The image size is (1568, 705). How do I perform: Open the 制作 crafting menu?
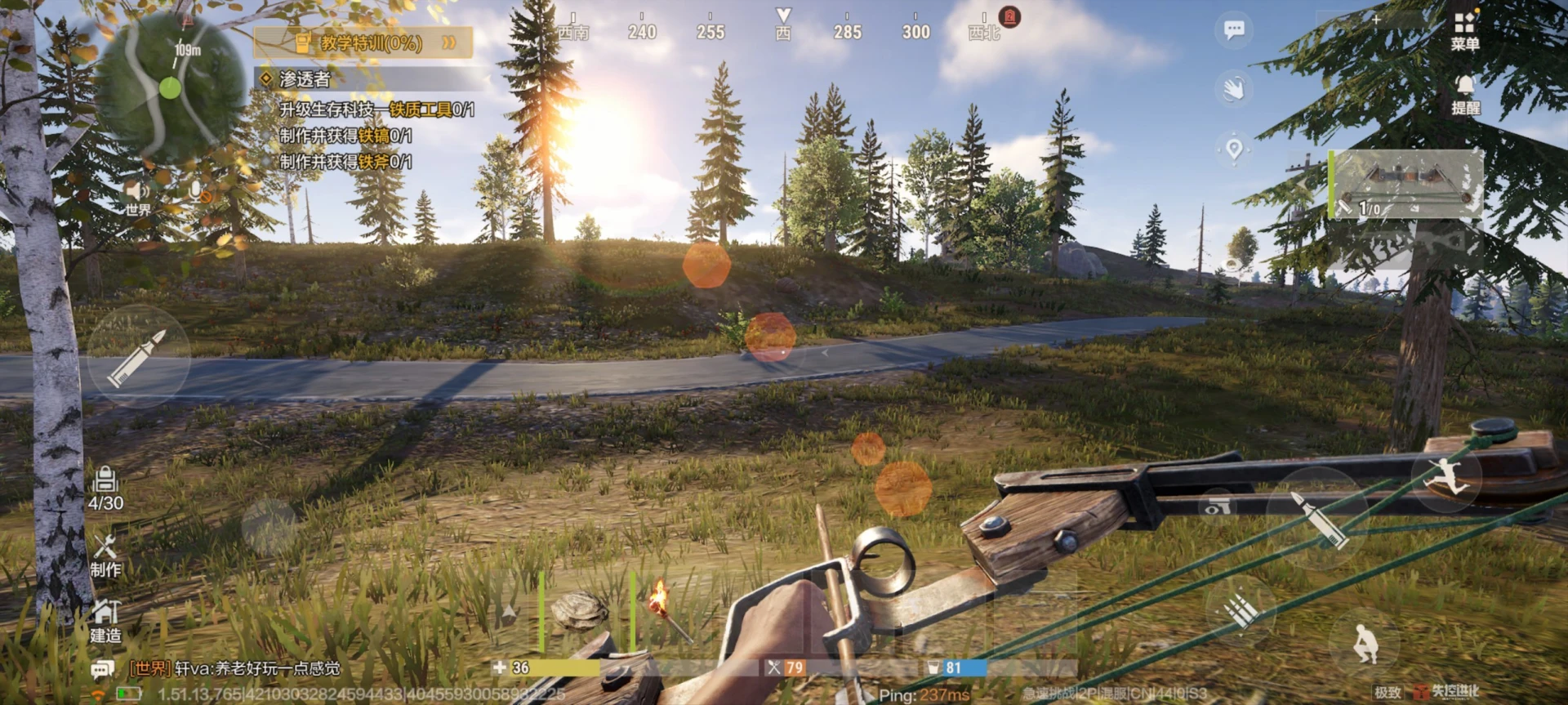[x=105, y=556]
